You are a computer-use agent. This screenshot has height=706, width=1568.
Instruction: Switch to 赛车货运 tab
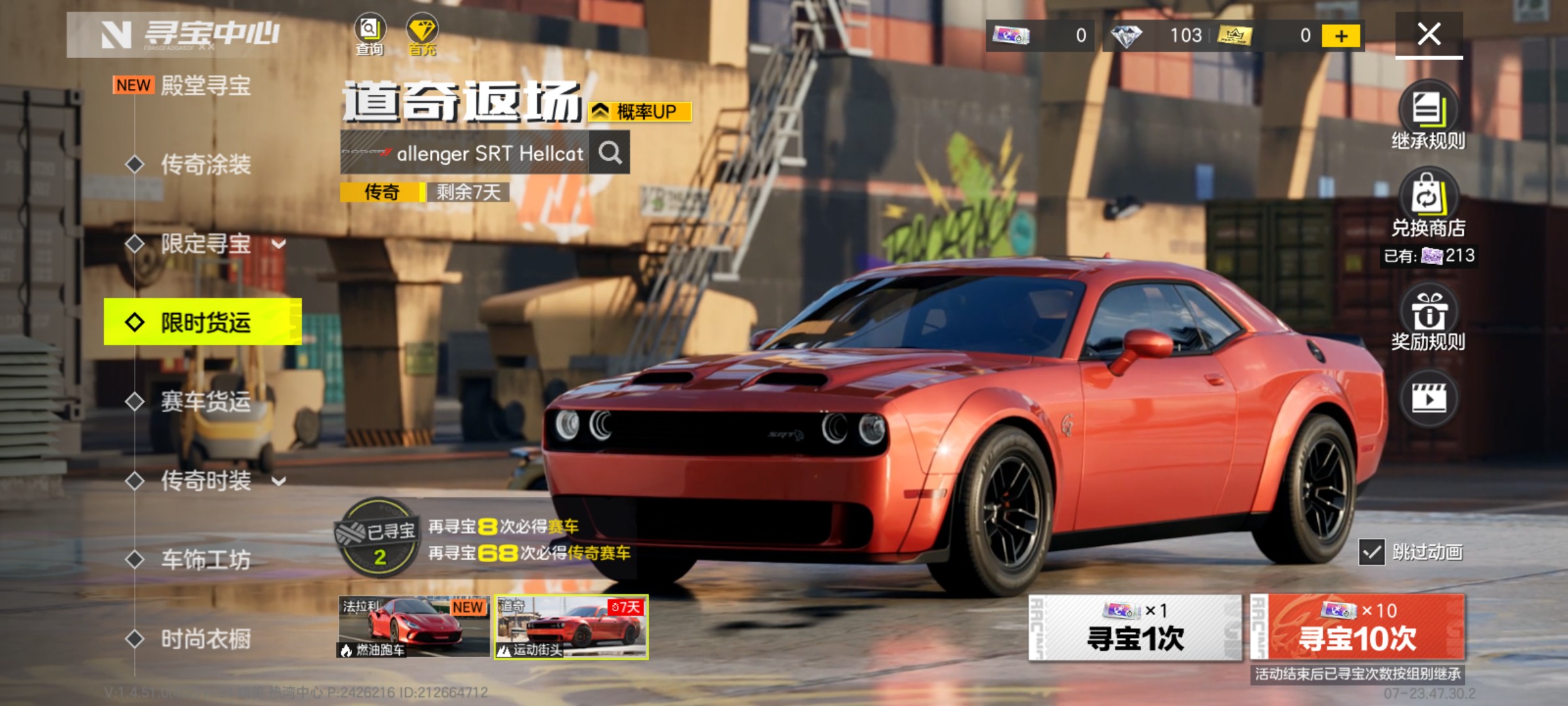tap(205, 401)
